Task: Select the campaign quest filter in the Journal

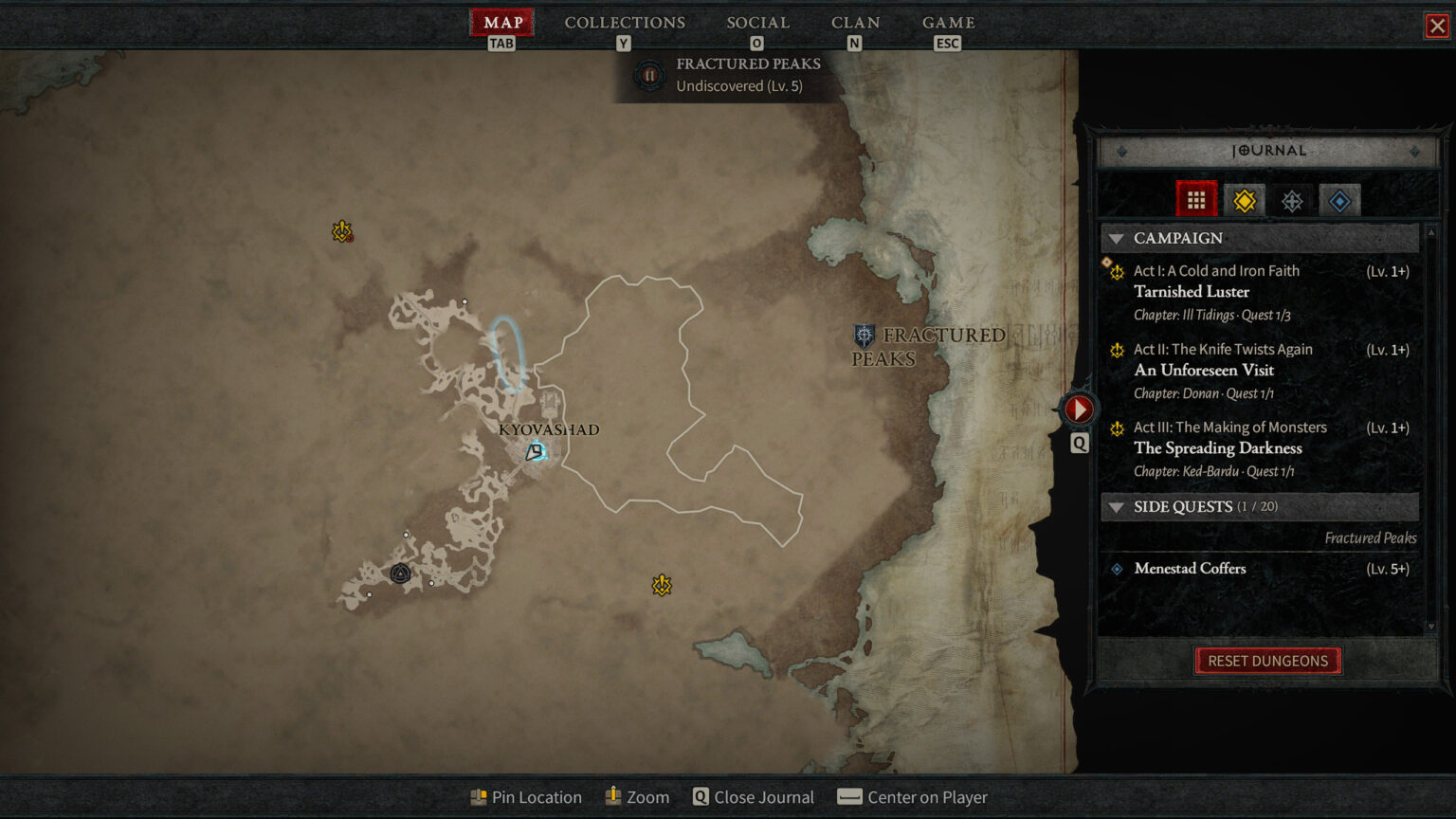Action: point(1244,199)
